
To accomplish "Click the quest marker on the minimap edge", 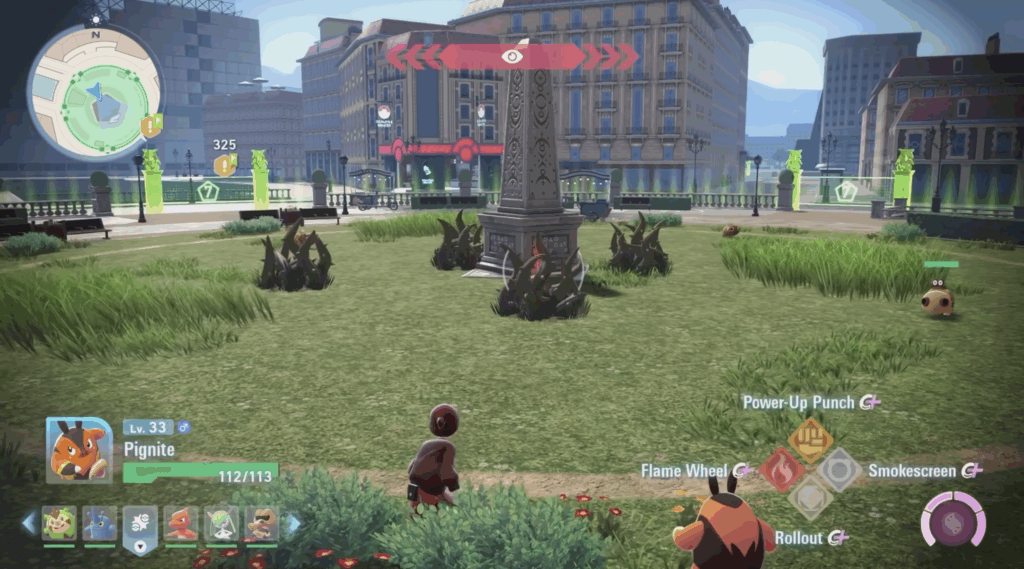I will tap(151, 126).
